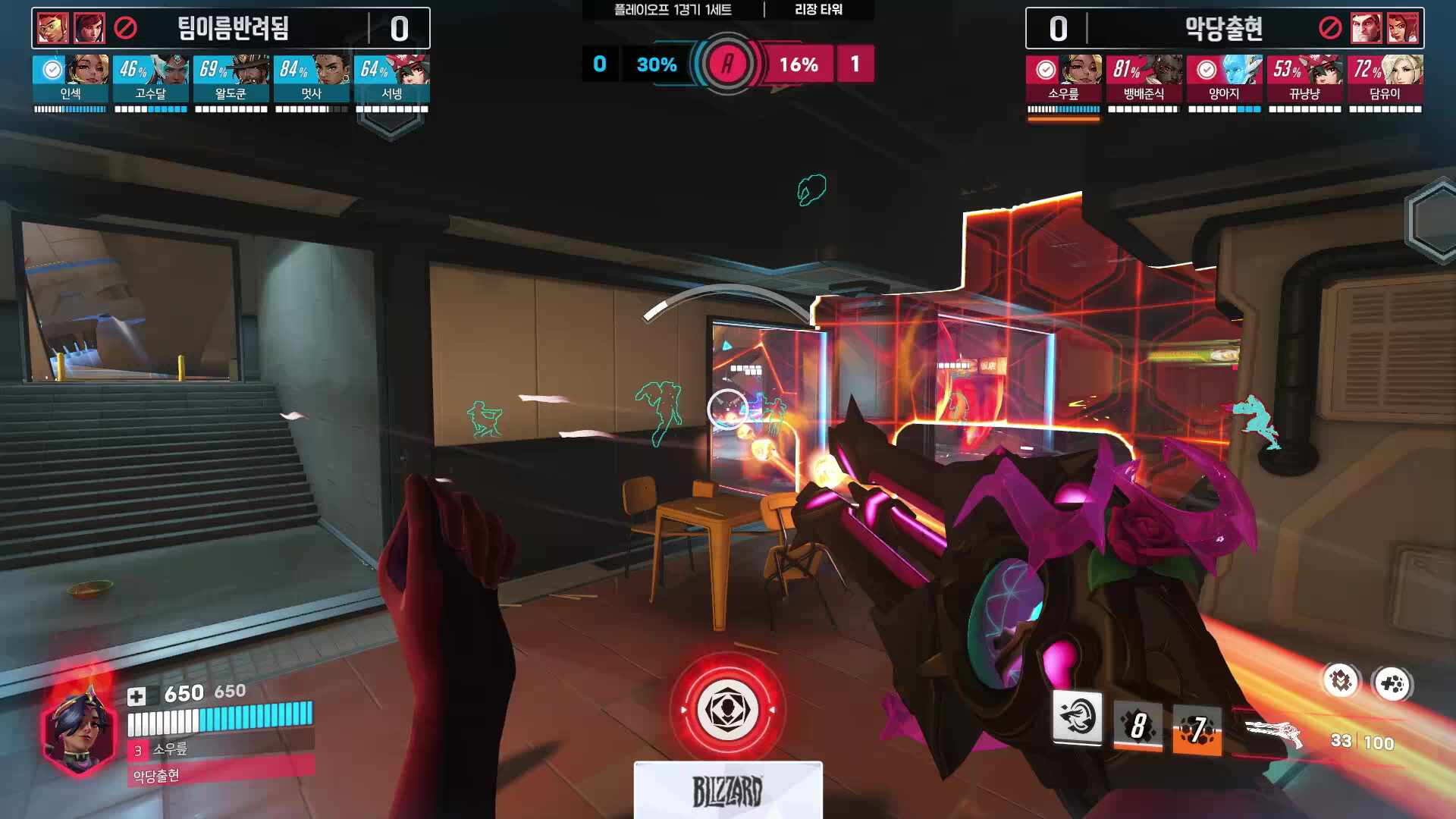This screenshot has width=1456, height=819.
Task: Click the round perk icon with plus symbol
Action: click(x=1392, y=685)
